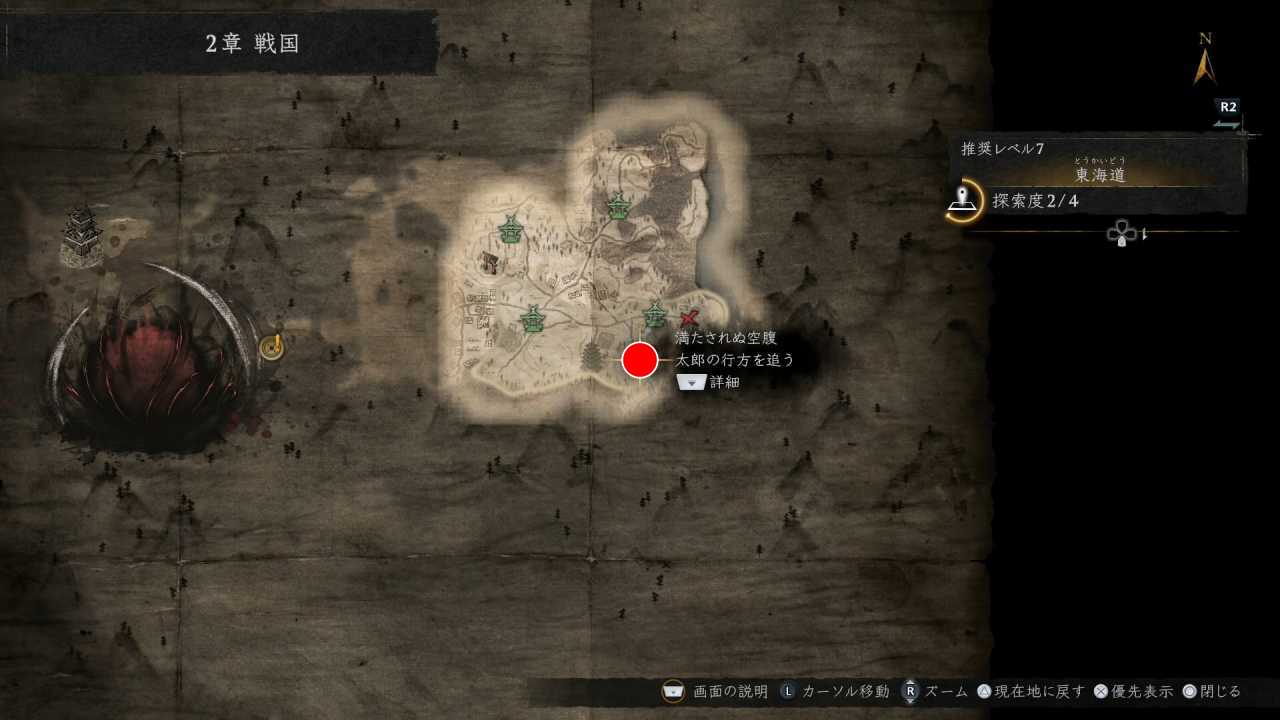Click the dark torii gate marker
This screenshot has height=720, width=1280.
coord(490,263)
